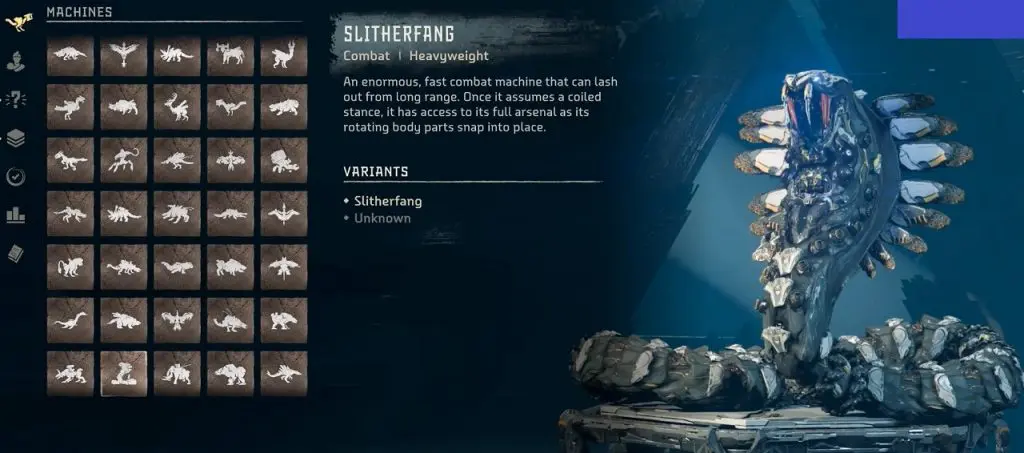Open the question mark tab
The width and height of the screenshot is (1024, 453).
pos(16,98)
